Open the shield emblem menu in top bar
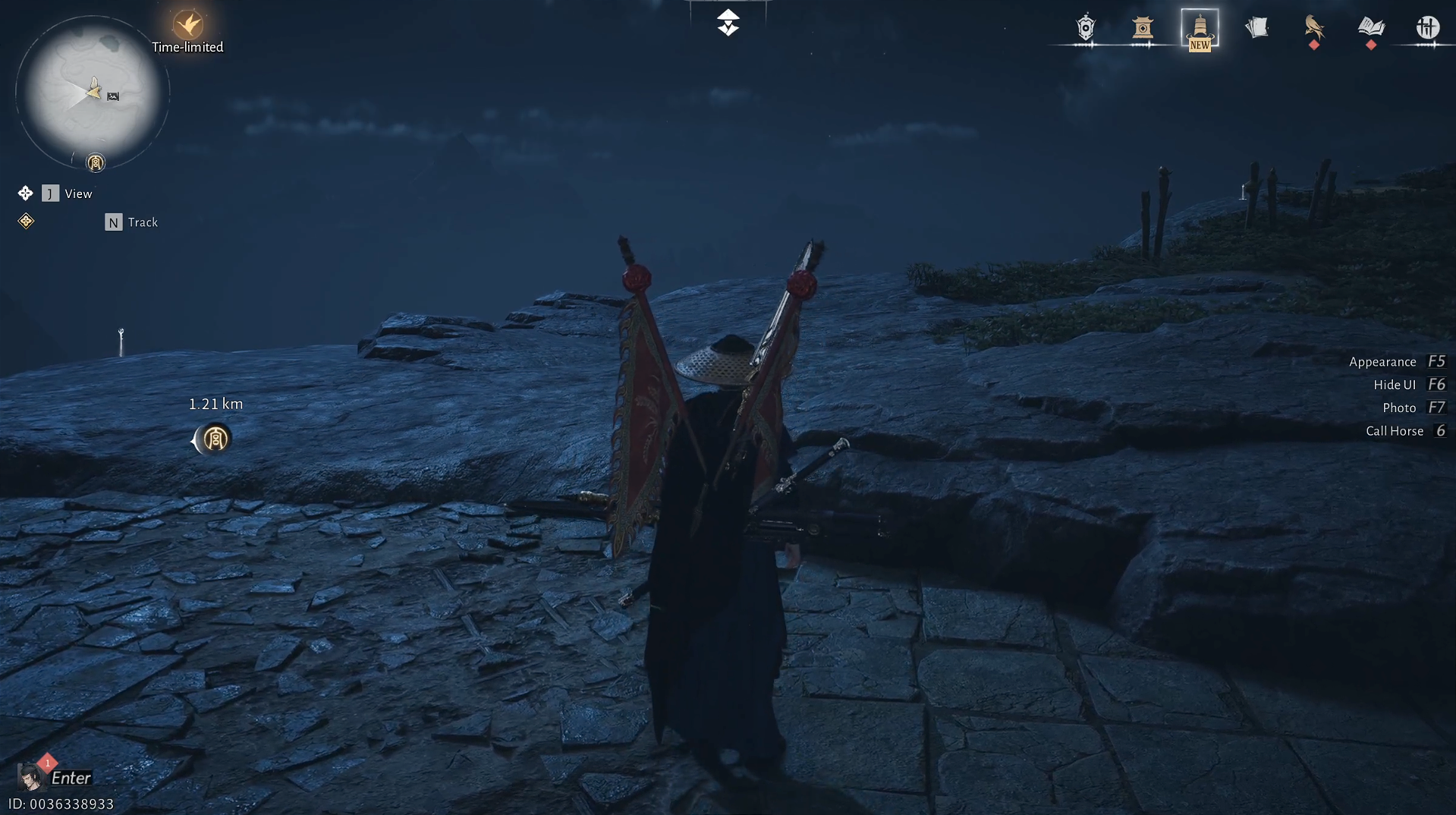Viewport: 1456px width, 815px height. coord(1084,27)
